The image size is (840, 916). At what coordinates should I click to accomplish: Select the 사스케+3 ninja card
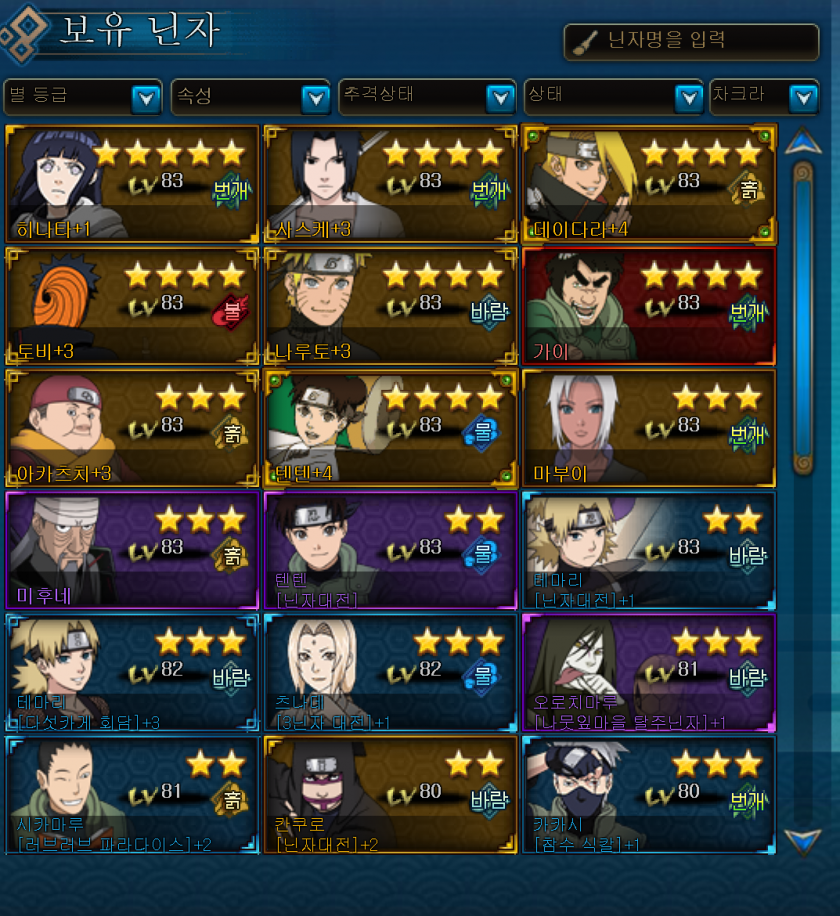pyautogui.click(x=390, y=184)
